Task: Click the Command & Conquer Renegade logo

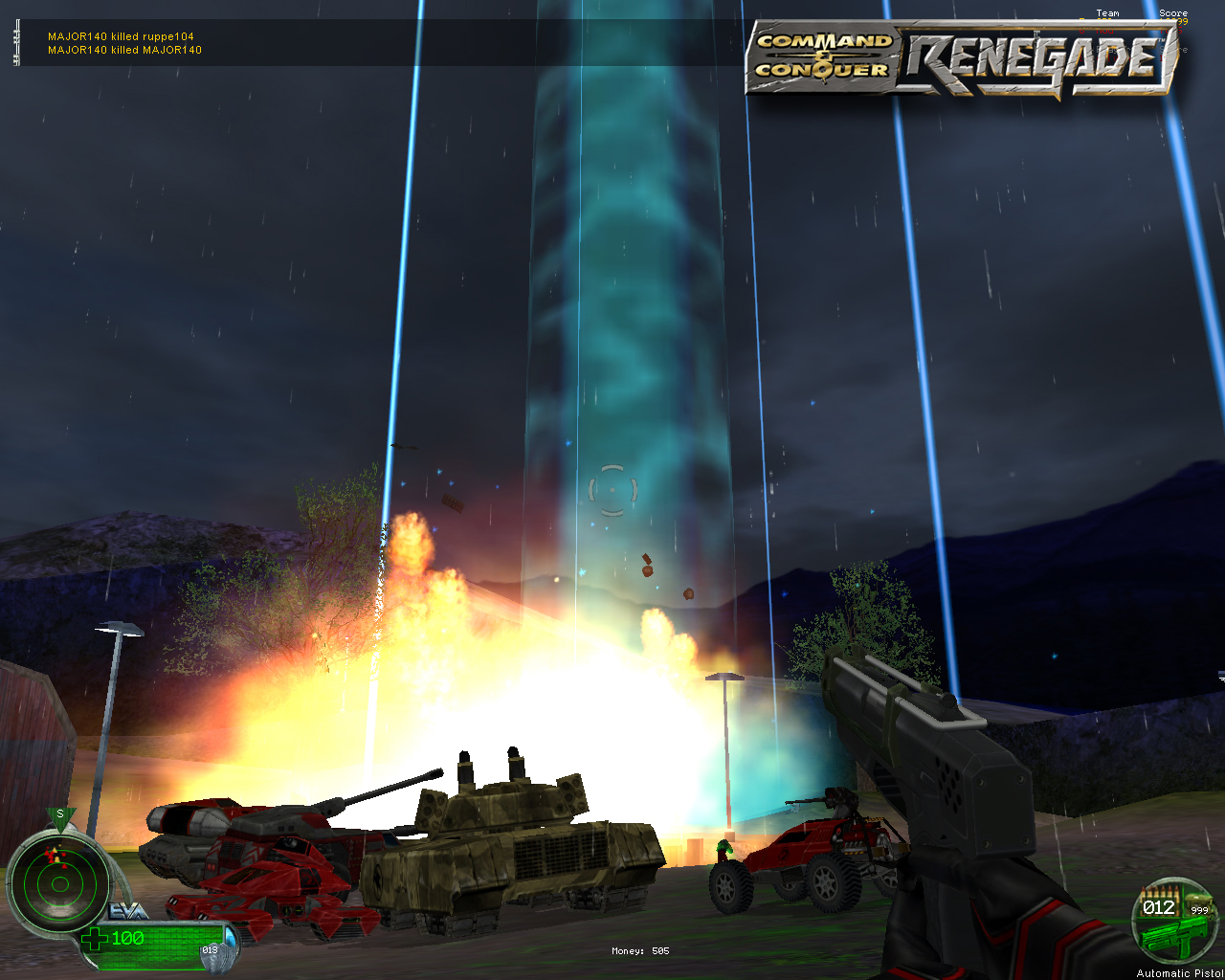Action: [962, 59]
